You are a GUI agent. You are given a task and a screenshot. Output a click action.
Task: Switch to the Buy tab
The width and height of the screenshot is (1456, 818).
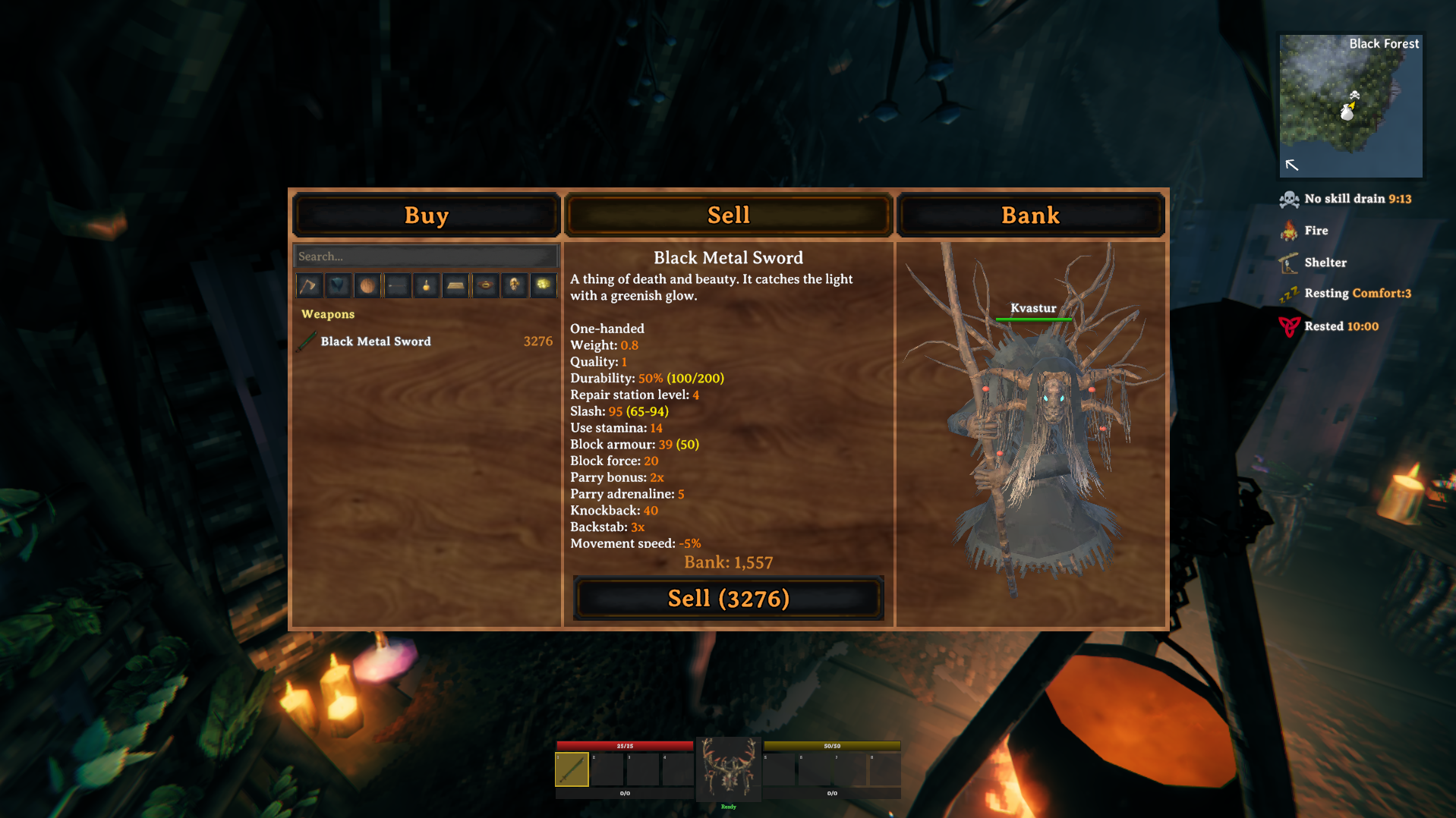pyautogui.click(x=426, y=215)
